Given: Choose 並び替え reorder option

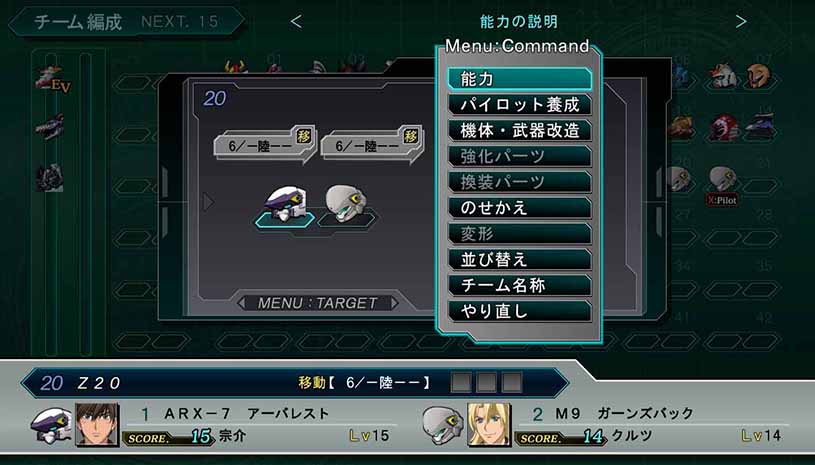Looking at the screenshot, I should pyautogui.click(x=519, y=259).
